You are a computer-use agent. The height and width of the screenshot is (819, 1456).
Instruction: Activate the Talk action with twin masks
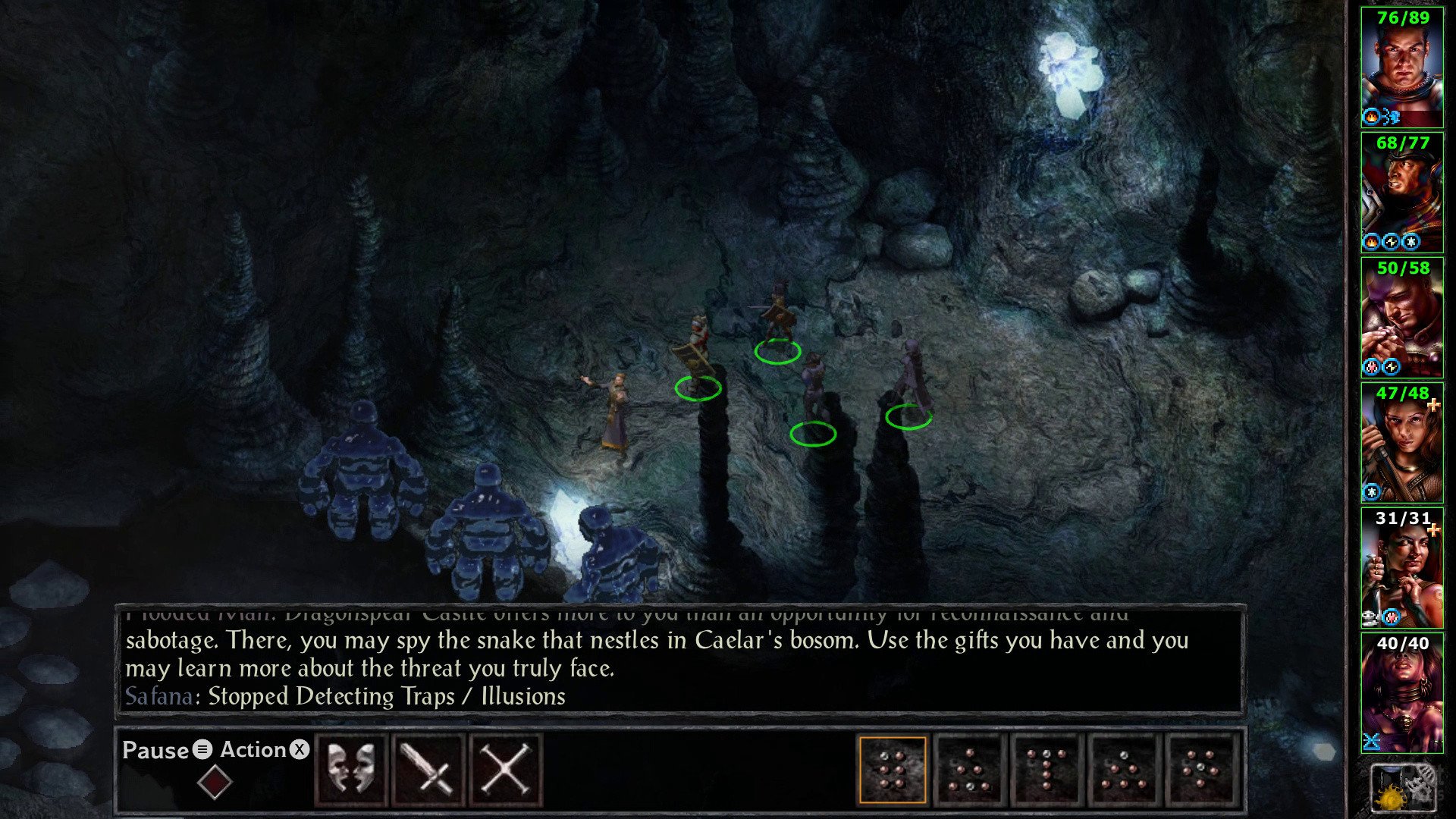tap(351, 769)
